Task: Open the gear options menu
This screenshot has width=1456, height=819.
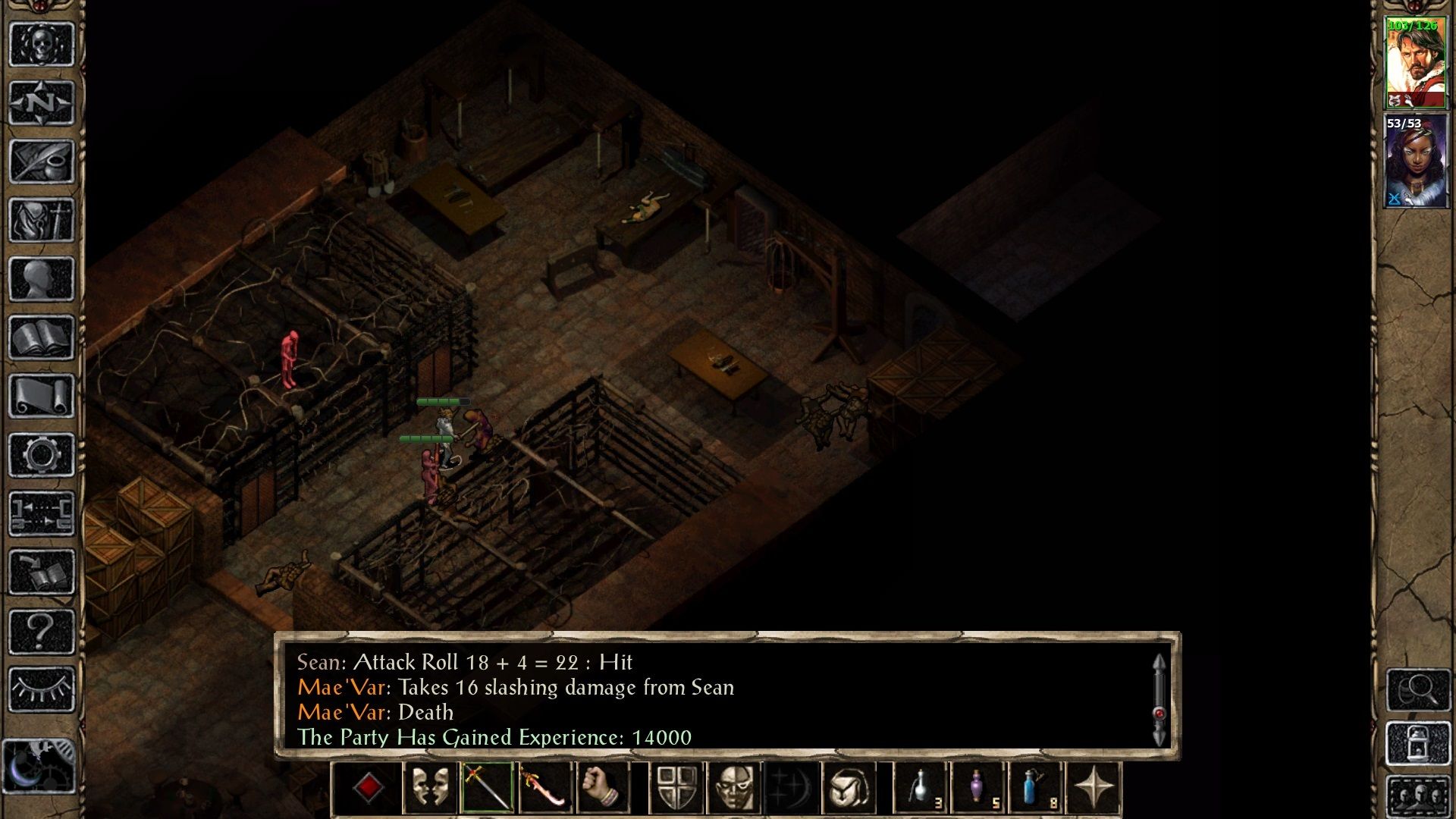Action: pyautogui.click(x=42, y=455)
